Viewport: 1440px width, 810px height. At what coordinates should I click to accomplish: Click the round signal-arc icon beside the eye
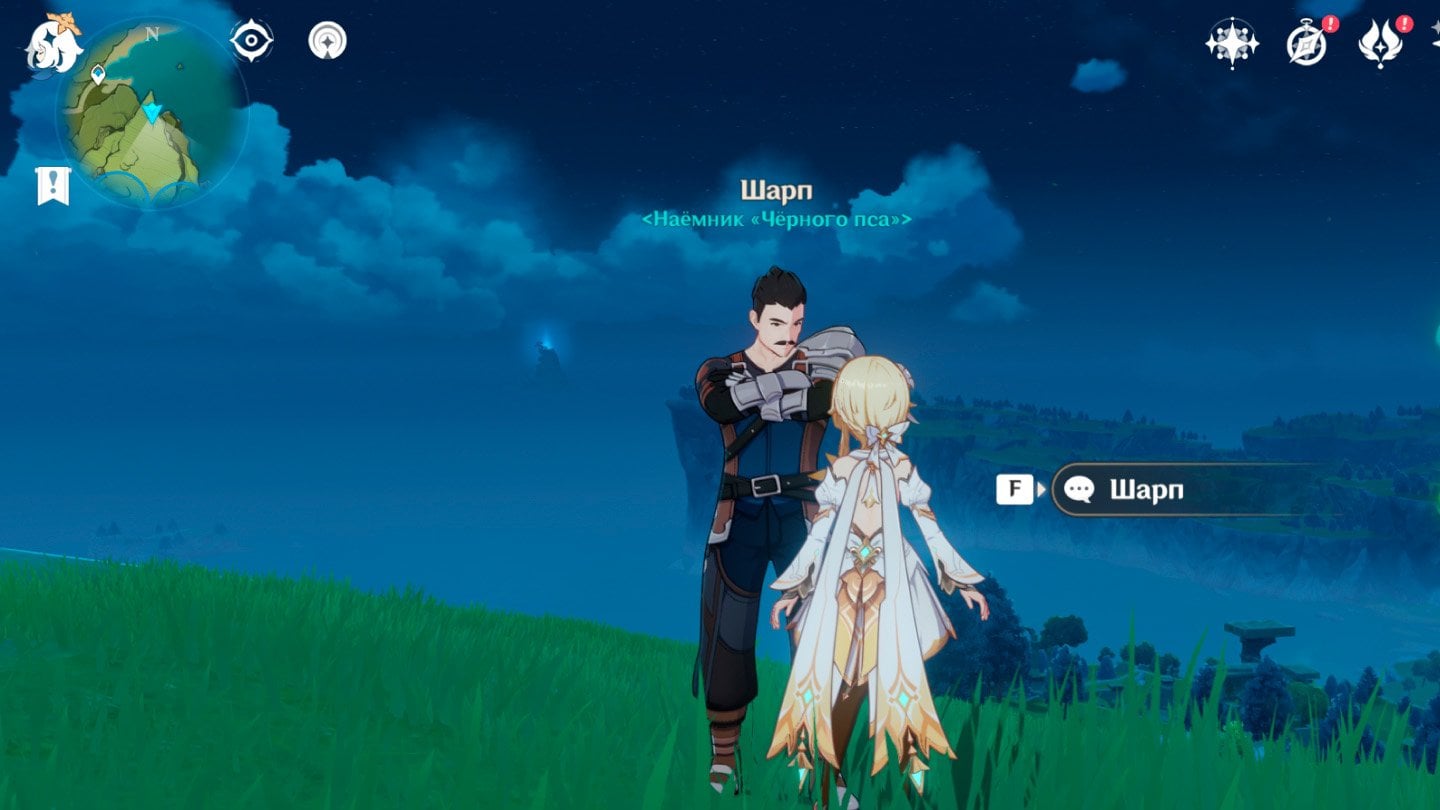[327, 41]
